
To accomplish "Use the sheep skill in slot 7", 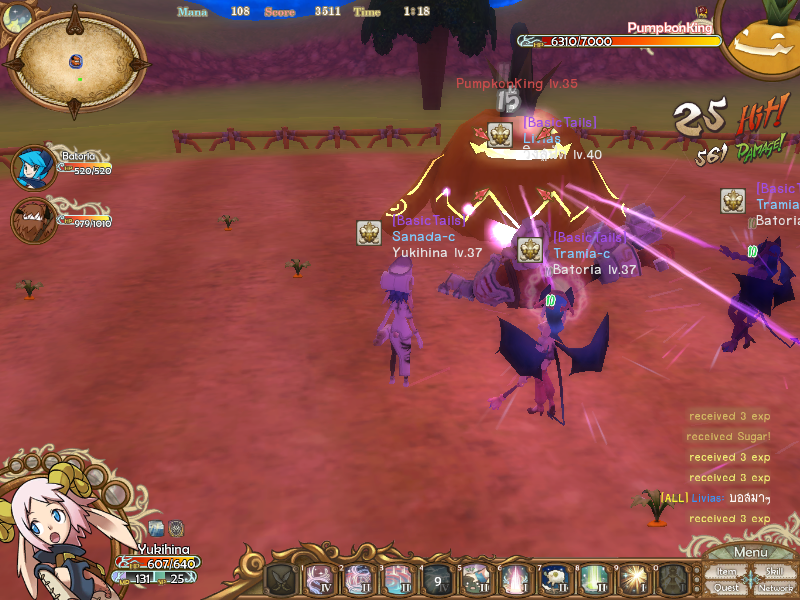I will (554, 579).
